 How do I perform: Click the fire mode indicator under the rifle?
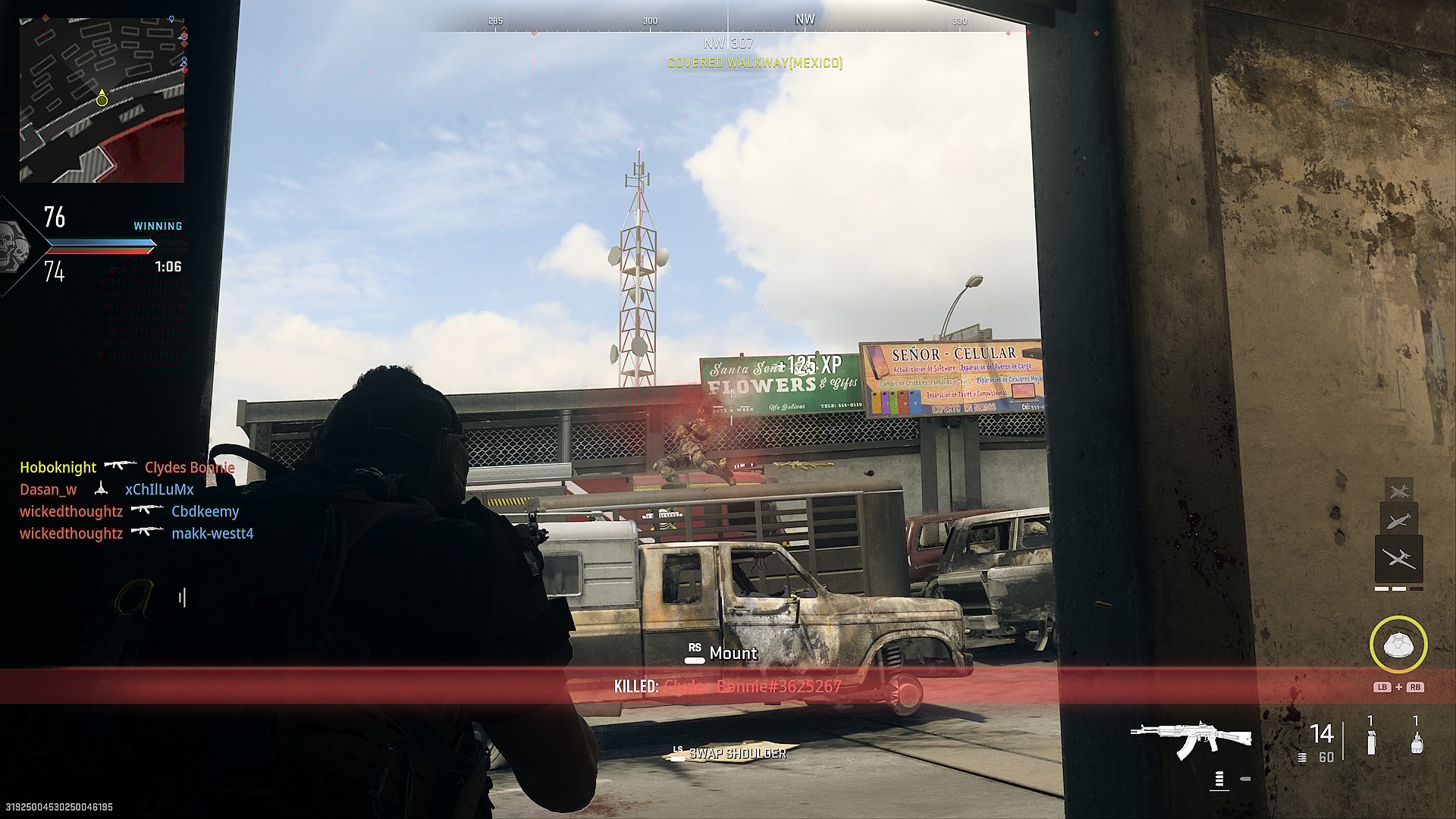[x=1219, y=779]
